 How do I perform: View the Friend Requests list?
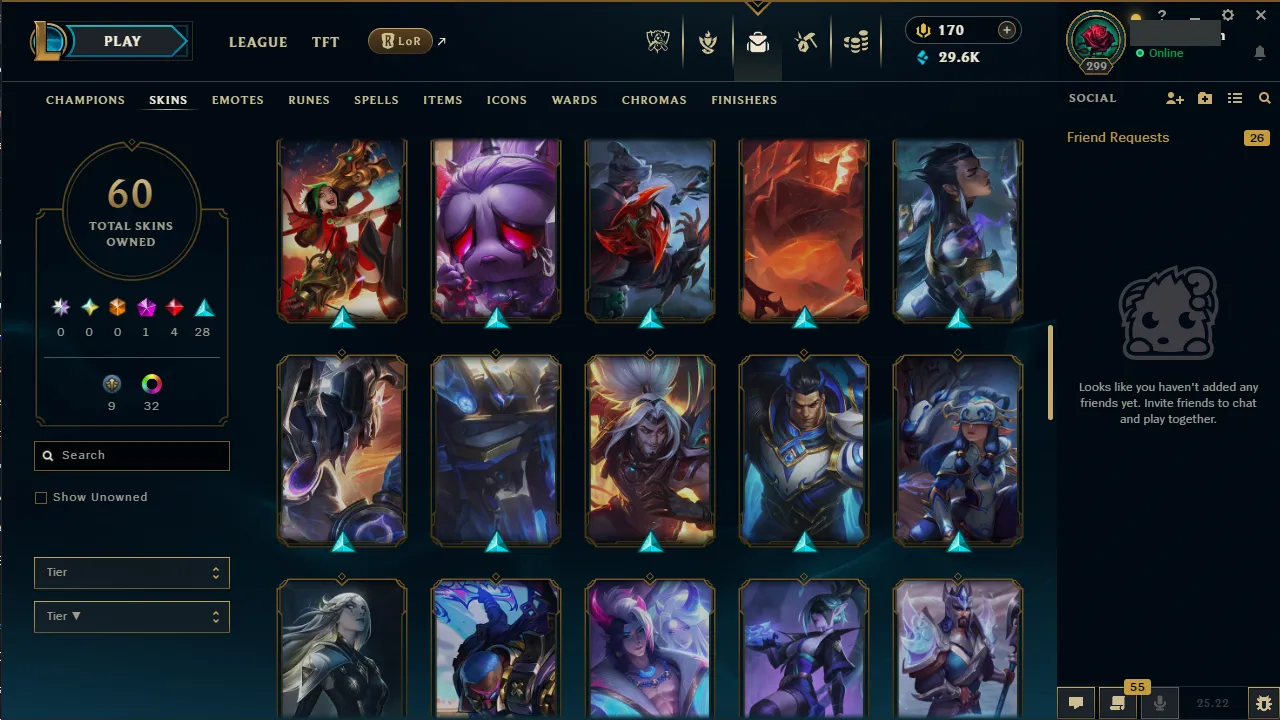(1117, 137)
